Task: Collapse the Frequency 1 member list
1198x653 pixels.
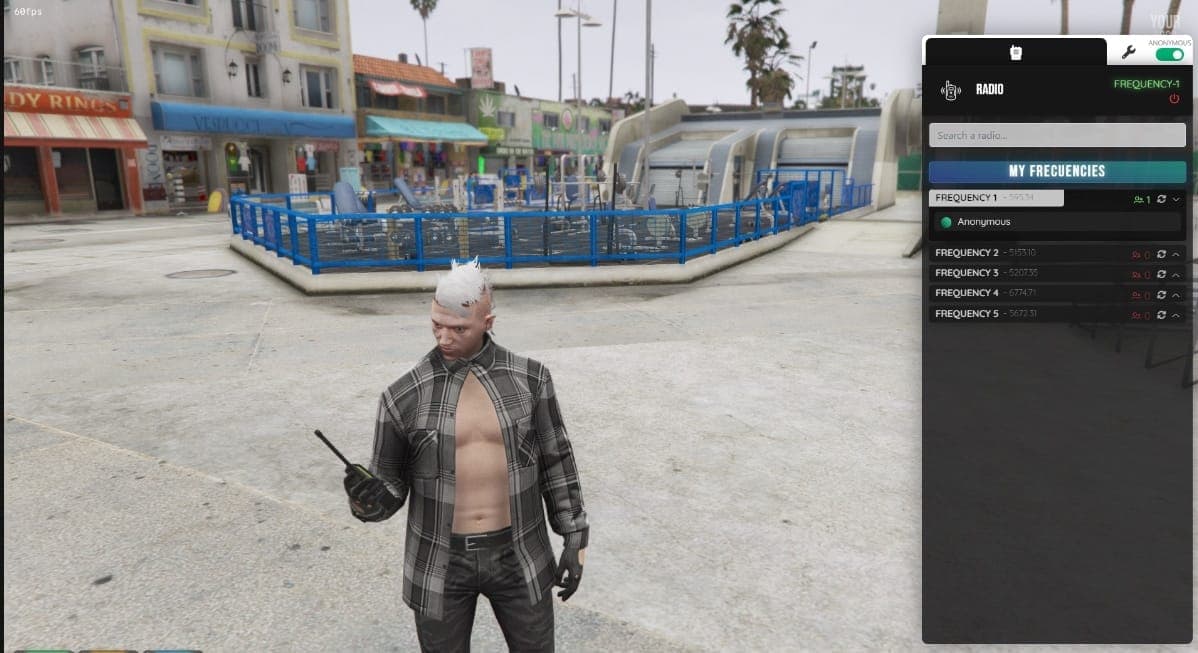Action: tap(1176, 199)
